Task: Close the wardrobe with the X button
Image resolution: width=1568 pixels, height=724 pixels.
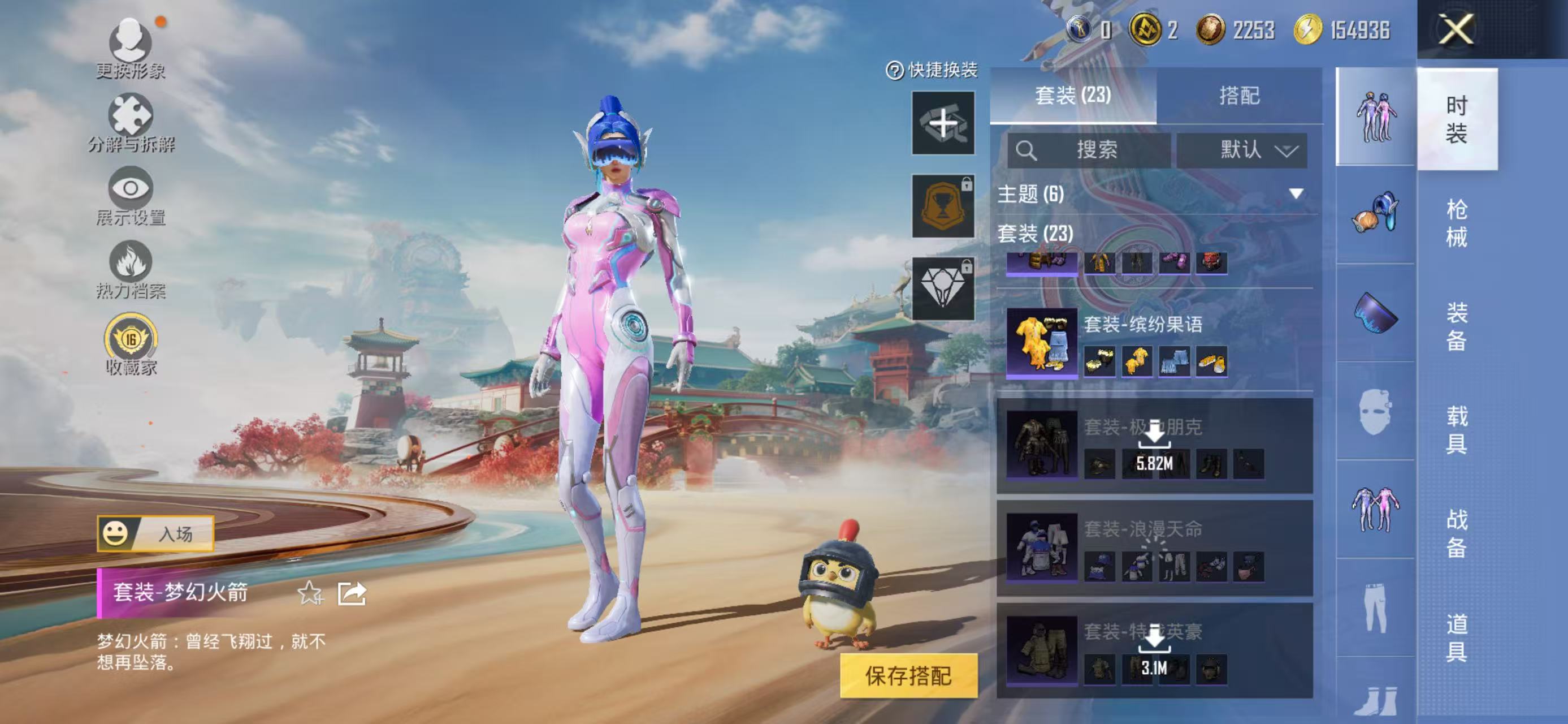Action: pyautogui.click(x=1456, y=29)
